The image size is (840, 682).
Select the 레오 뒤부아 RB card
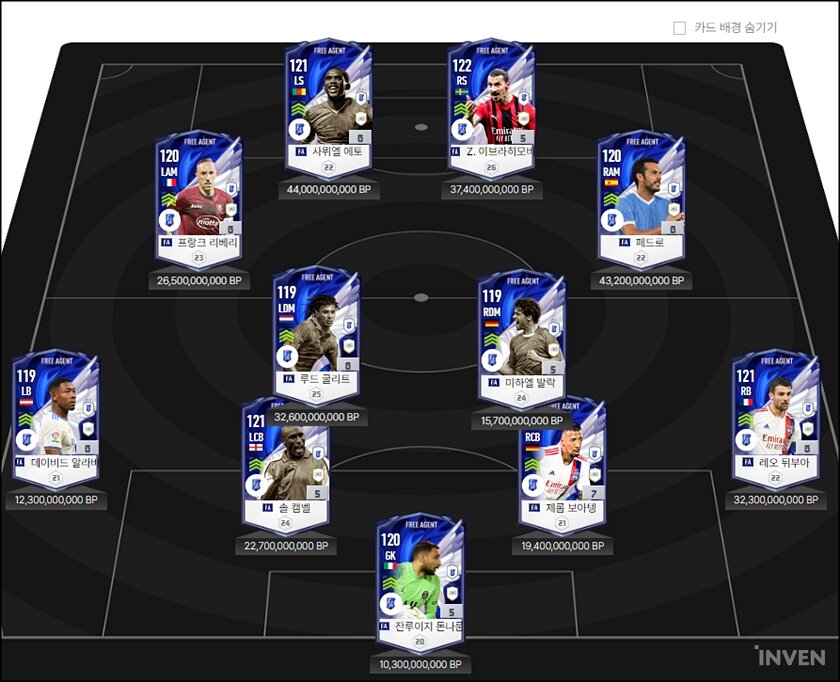click(776, 414)
